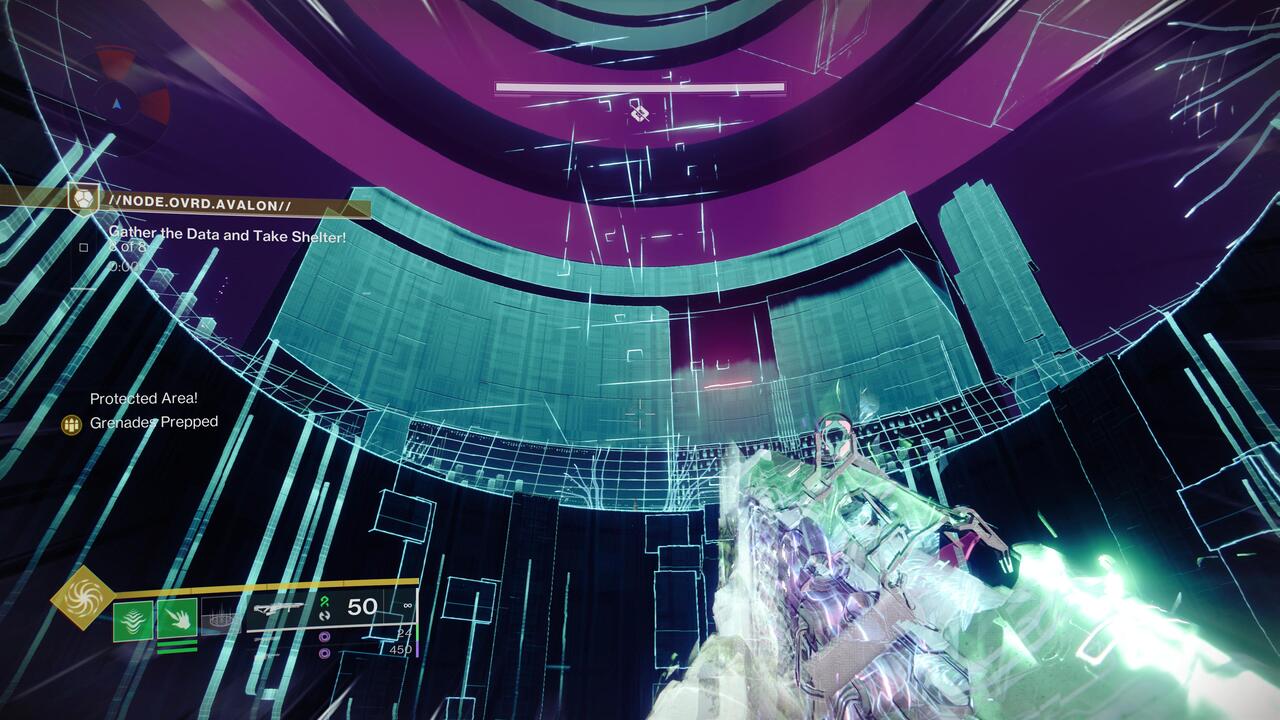Screen dimensions: 1280x720
Task: Click the boss health bar at top
Action: click(640, 87)
